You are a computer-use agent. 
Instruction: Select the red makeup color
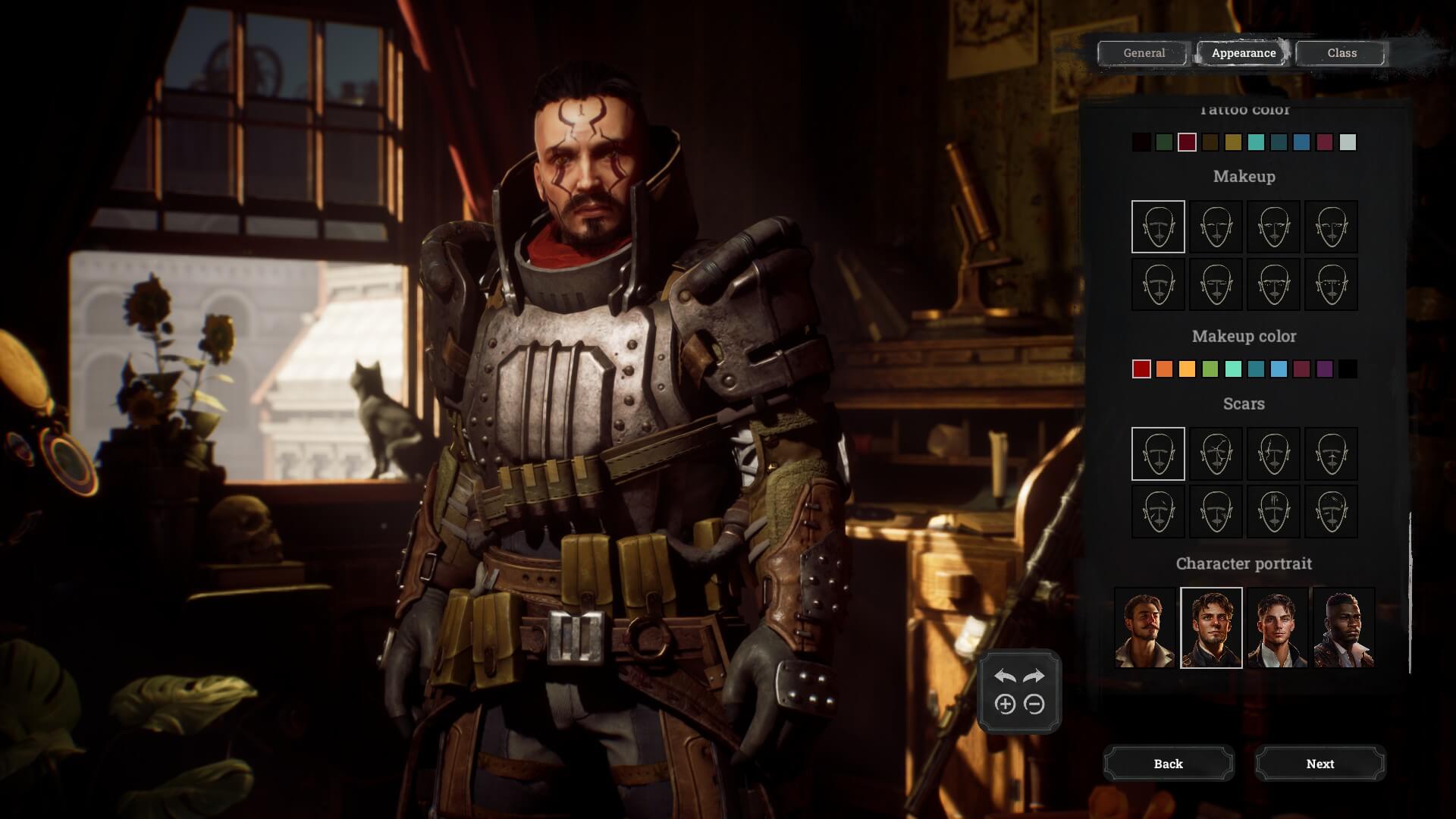coord(1141,369)
